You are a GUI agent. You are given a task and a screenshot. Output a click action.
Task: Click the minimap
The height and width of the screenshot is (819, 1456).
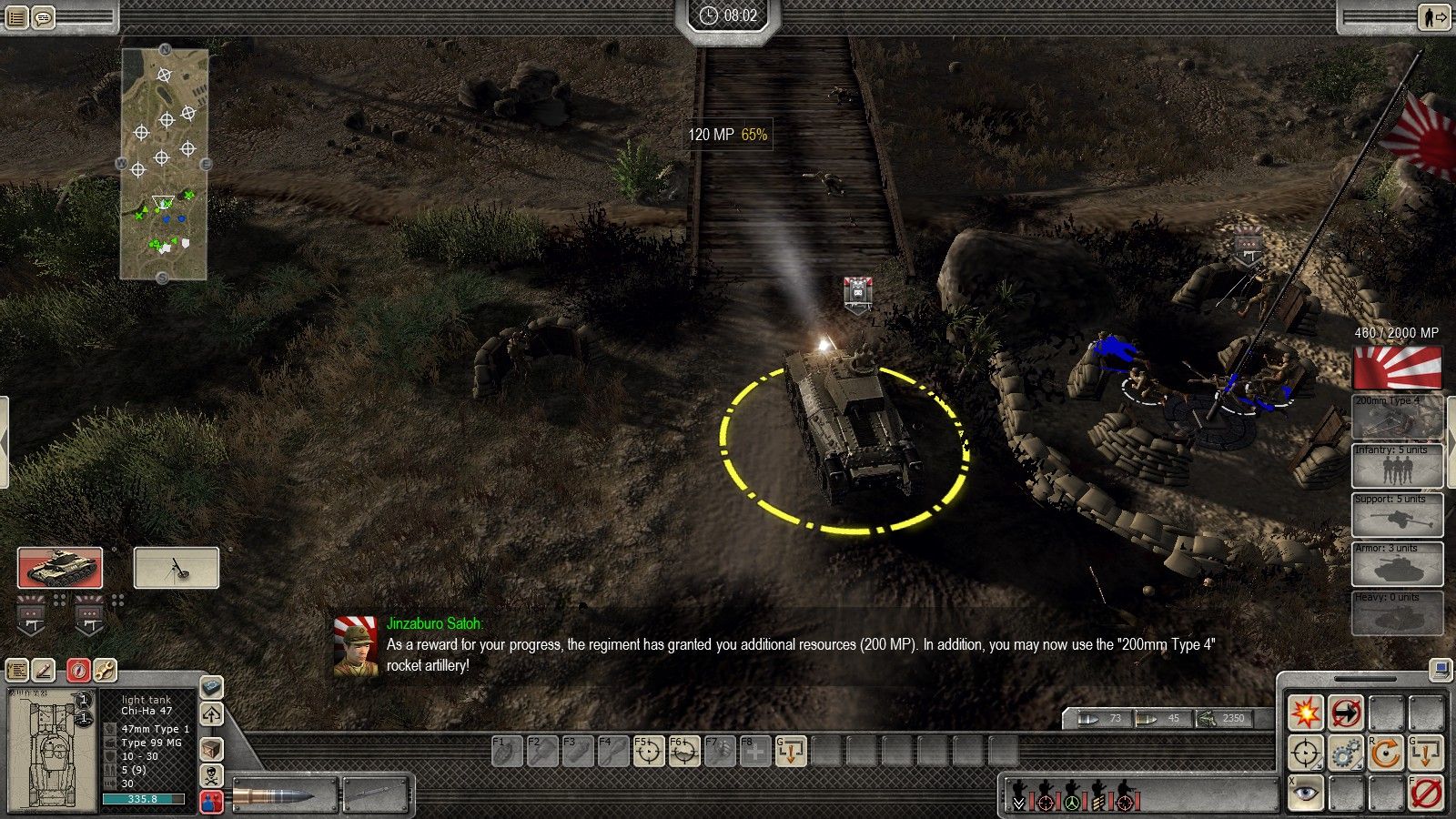point(165,164)
